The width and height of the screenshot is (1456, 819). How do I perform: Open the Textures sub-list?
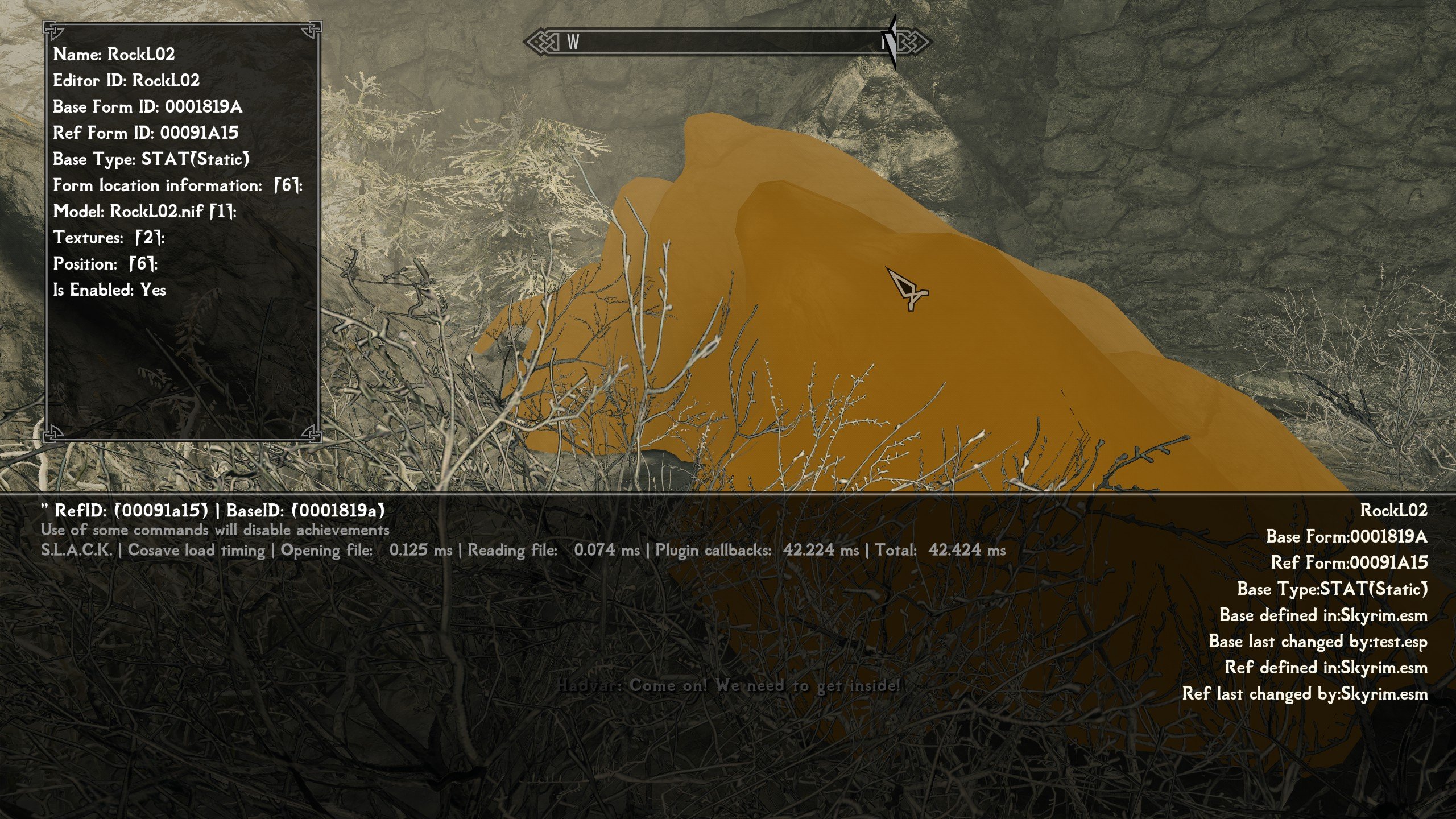(x=109, y=238)
